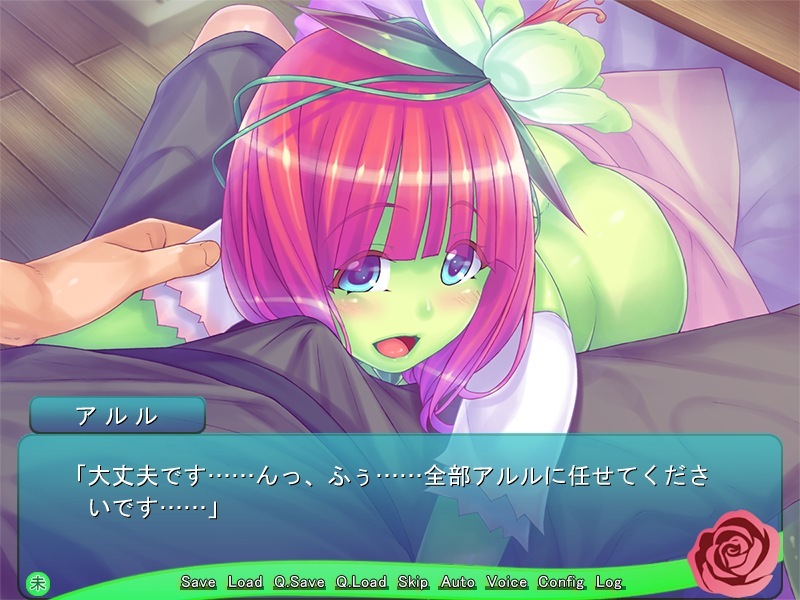
Task: Show the message Log
Action: point(608,582)
